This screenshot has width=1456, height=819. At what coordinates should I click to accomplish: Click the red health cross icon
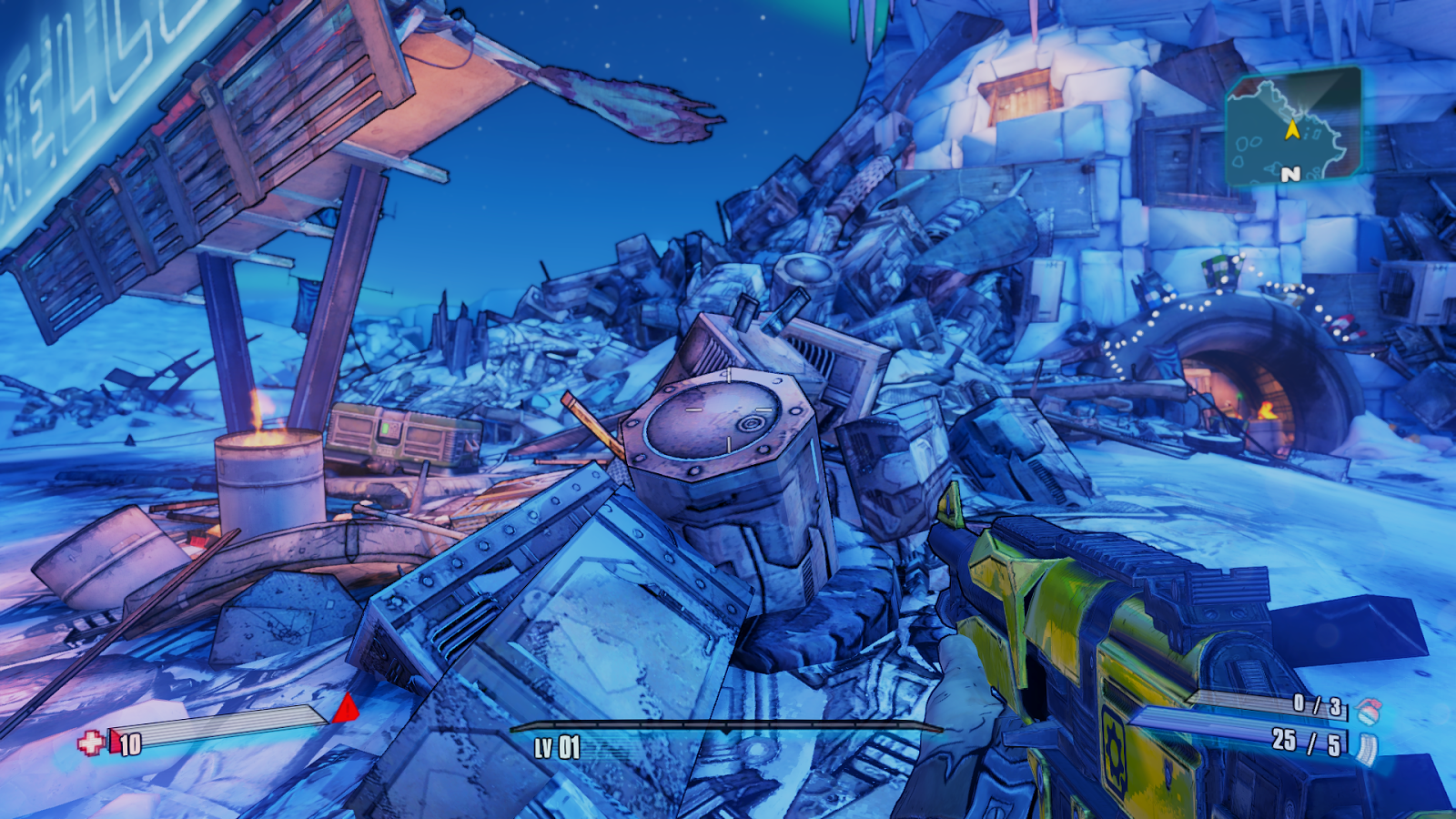click(x=90, y=743)
